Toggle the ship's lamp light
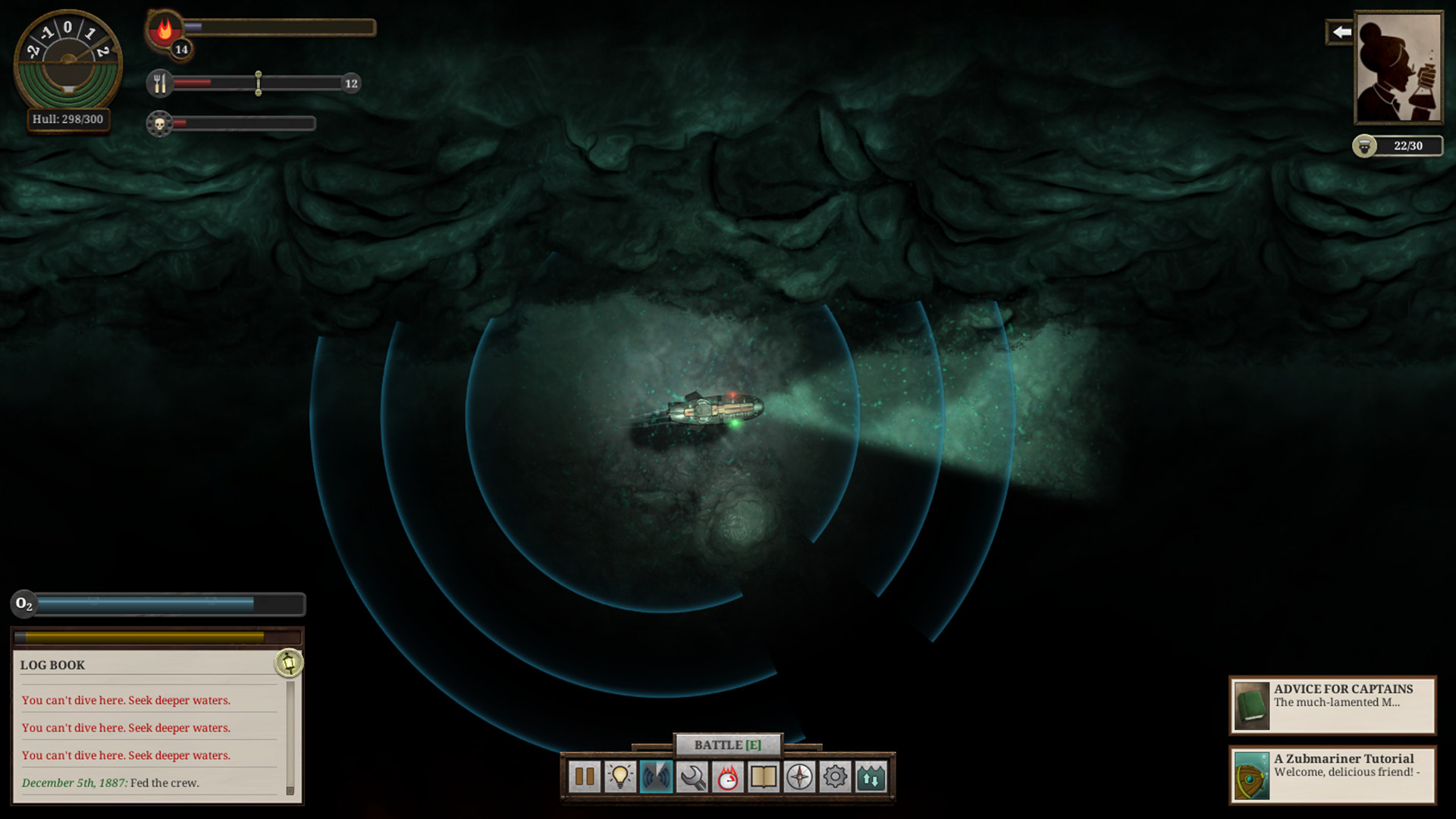Image resolution: width=1456 pixels, height=819 pixels. pos(620,776)
